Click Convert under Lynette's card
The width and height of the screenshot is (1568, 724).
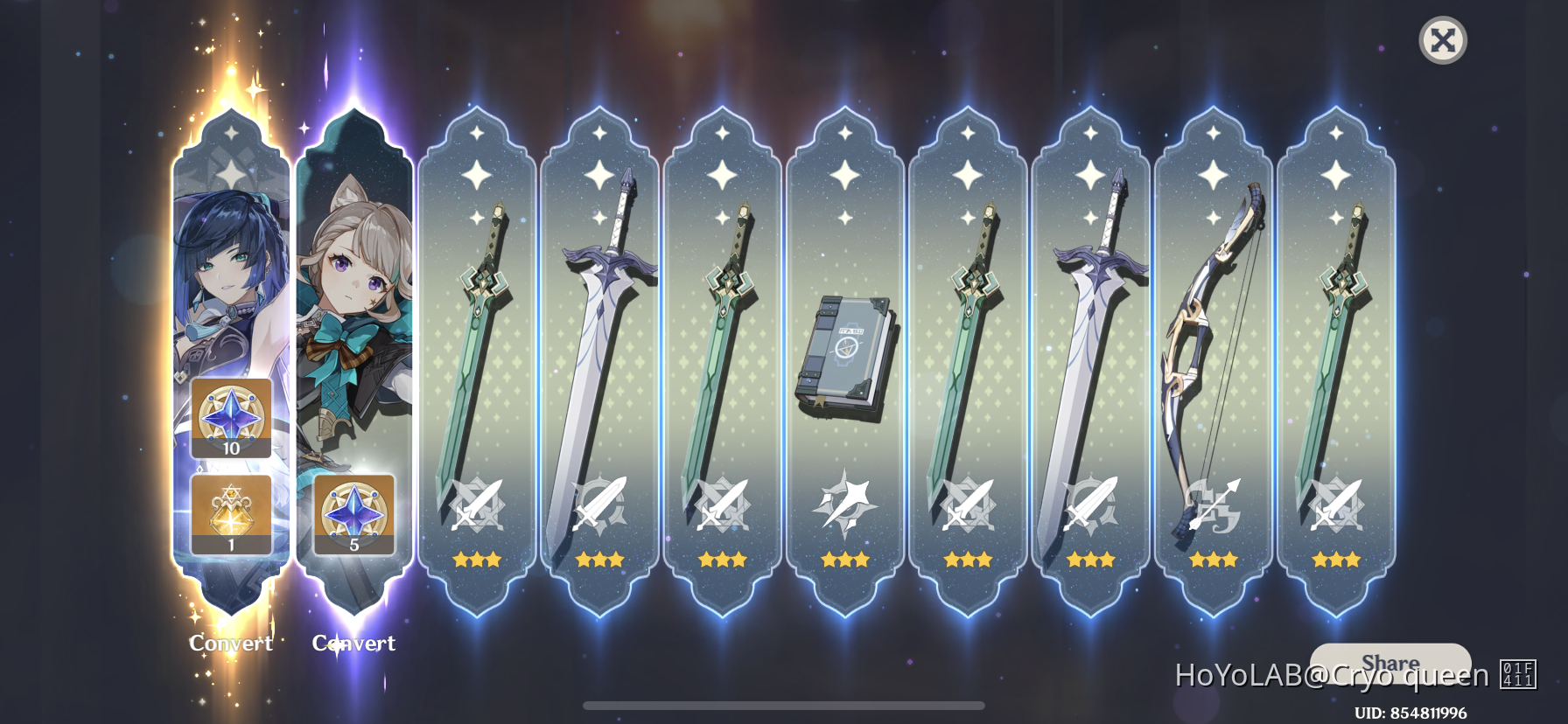(353, 644)
